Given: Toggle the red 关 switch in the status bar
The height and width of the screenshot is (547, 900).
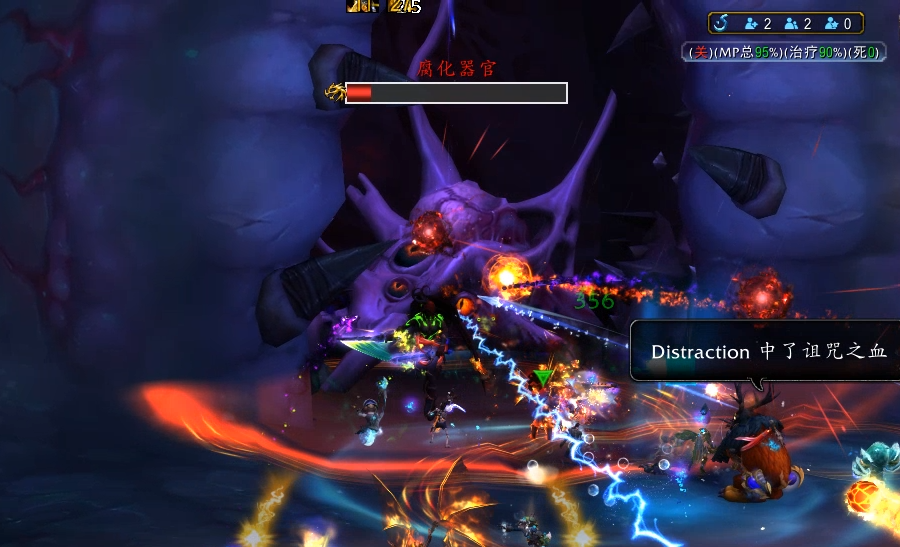Looking at the screenshot, I should [701, 51].
